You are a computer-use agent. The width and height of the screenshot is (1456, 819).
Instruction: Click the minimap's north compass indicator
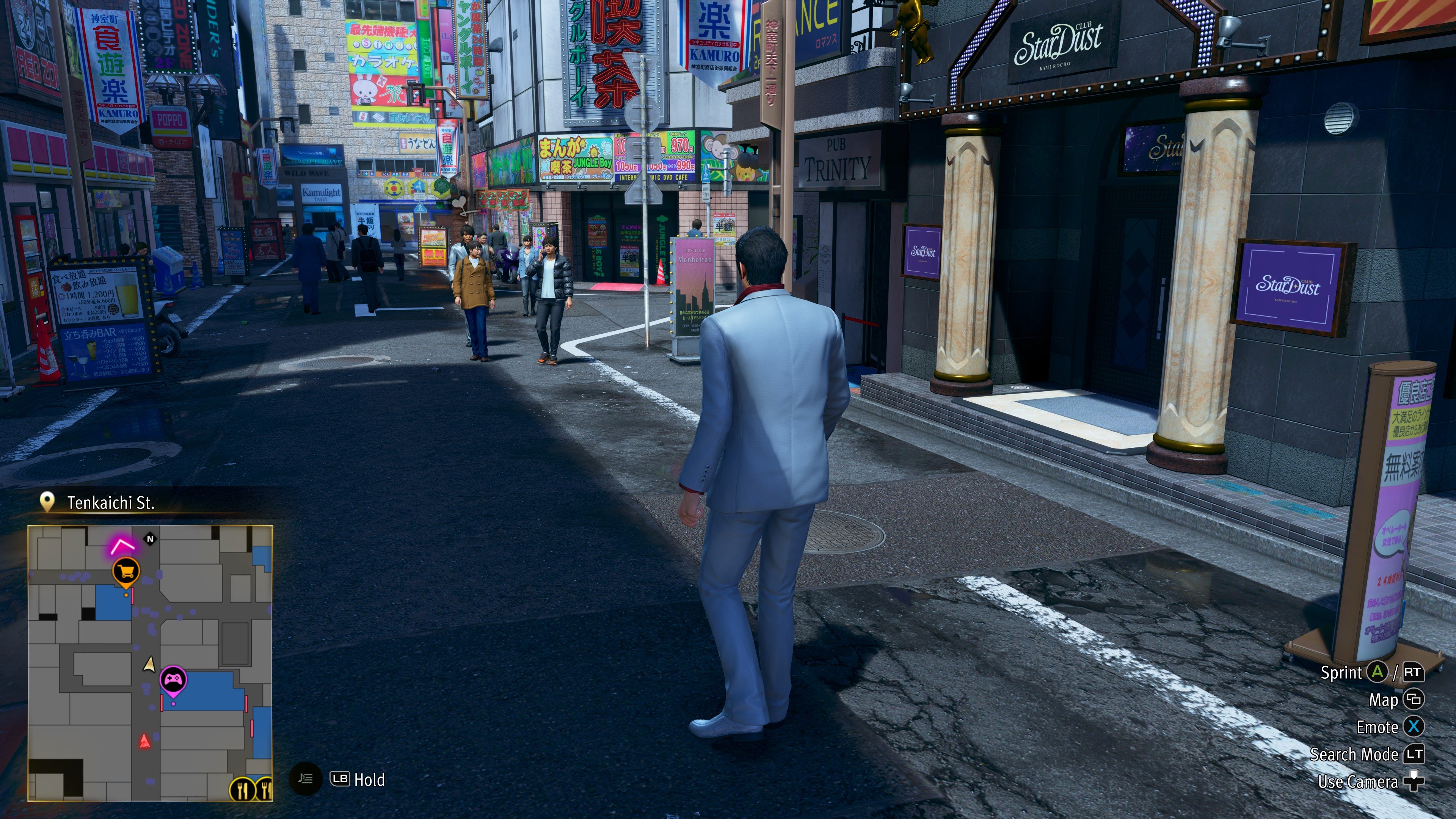151,539
